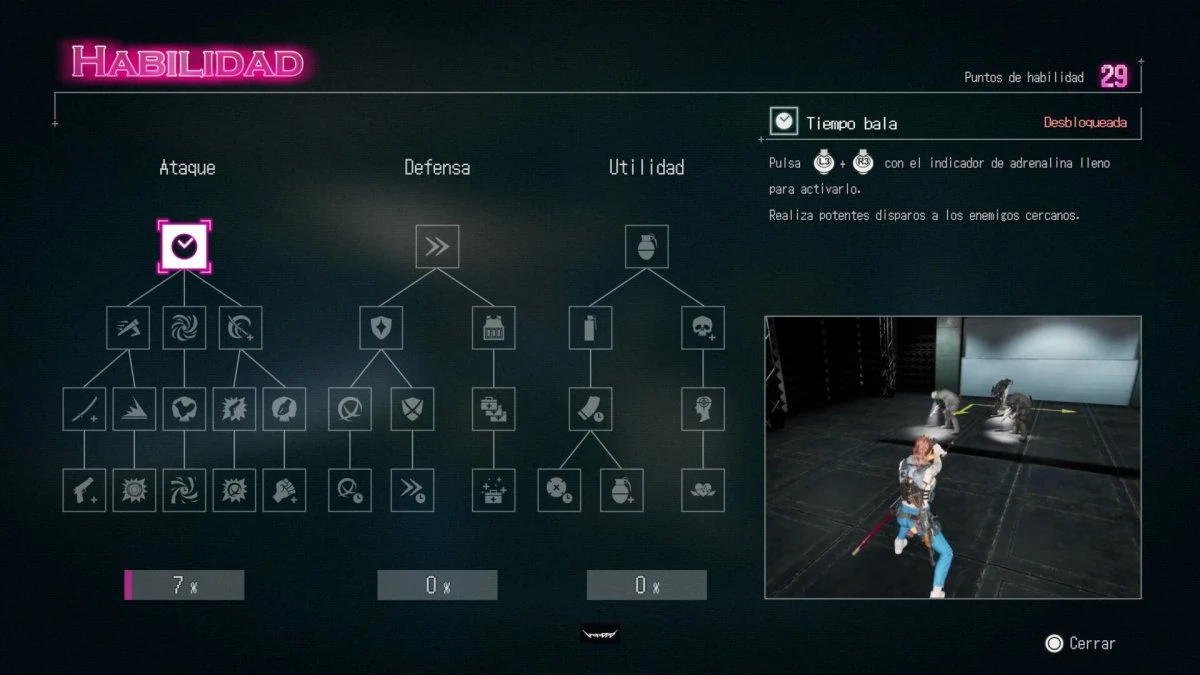The image size is (1200, 675).
Task: Select the crossed shield skill node
Action: tap(412, 409)
